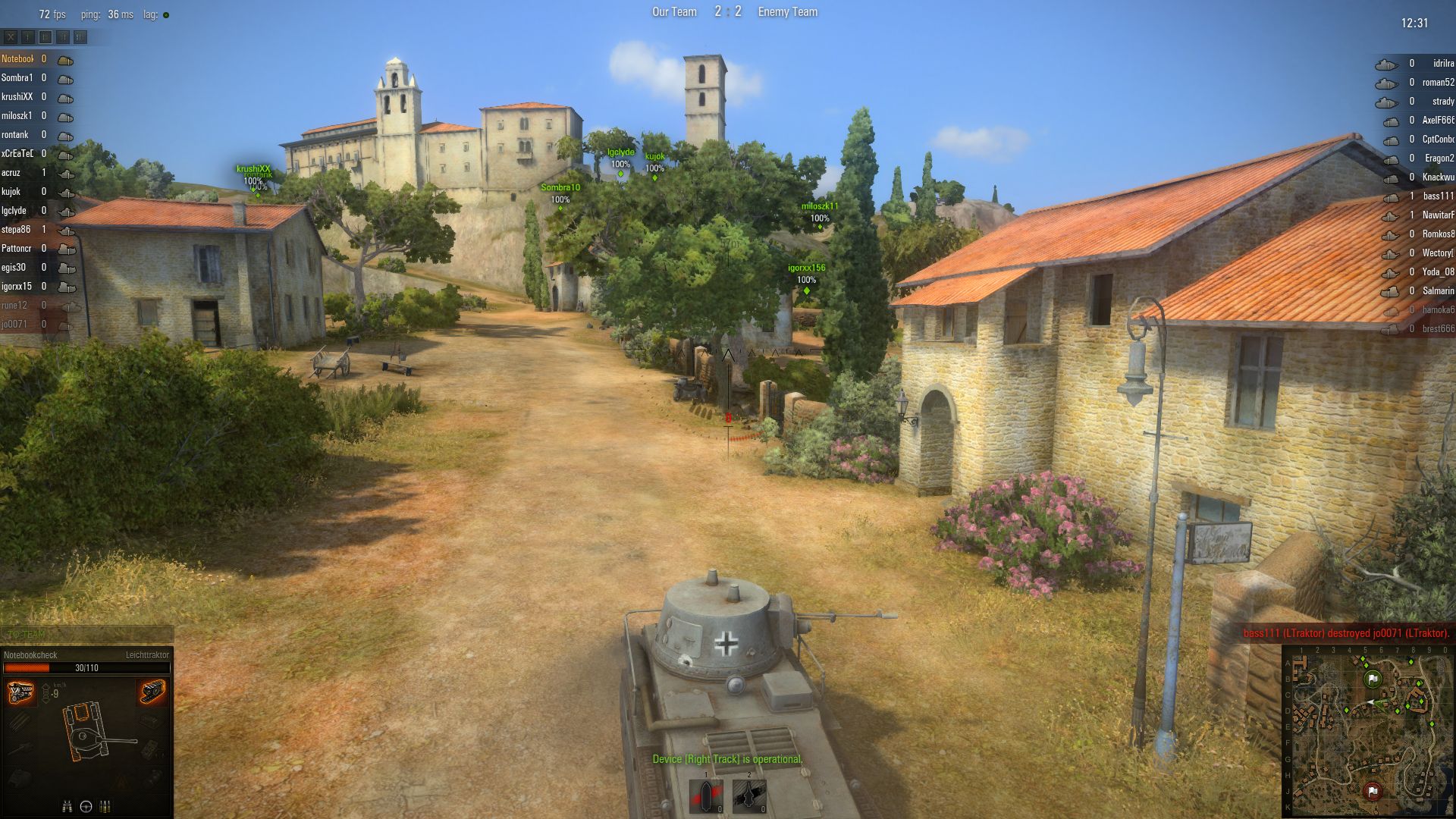The width and height of the screenshot is (1456, 819).
Task: Click the steering wheel icon
Action: [86, 806]
